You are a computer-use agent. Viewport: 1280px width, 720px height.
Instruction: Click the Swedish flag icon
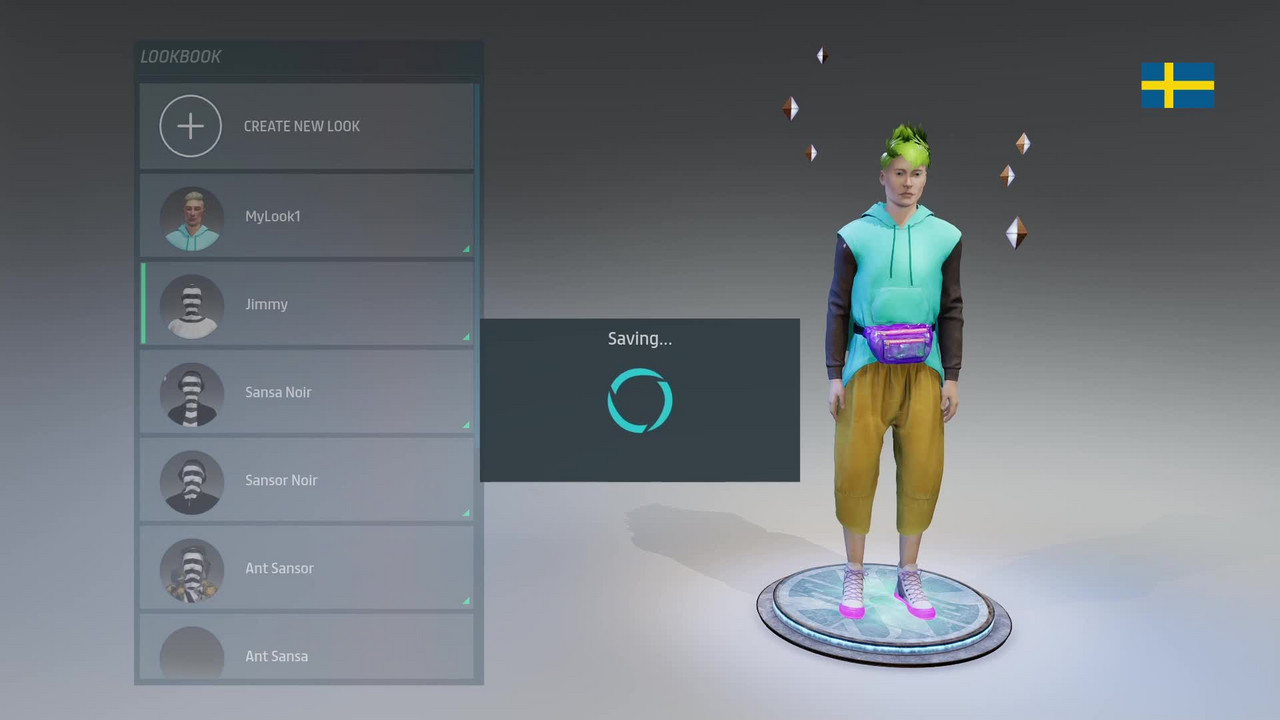[1177, 85]
